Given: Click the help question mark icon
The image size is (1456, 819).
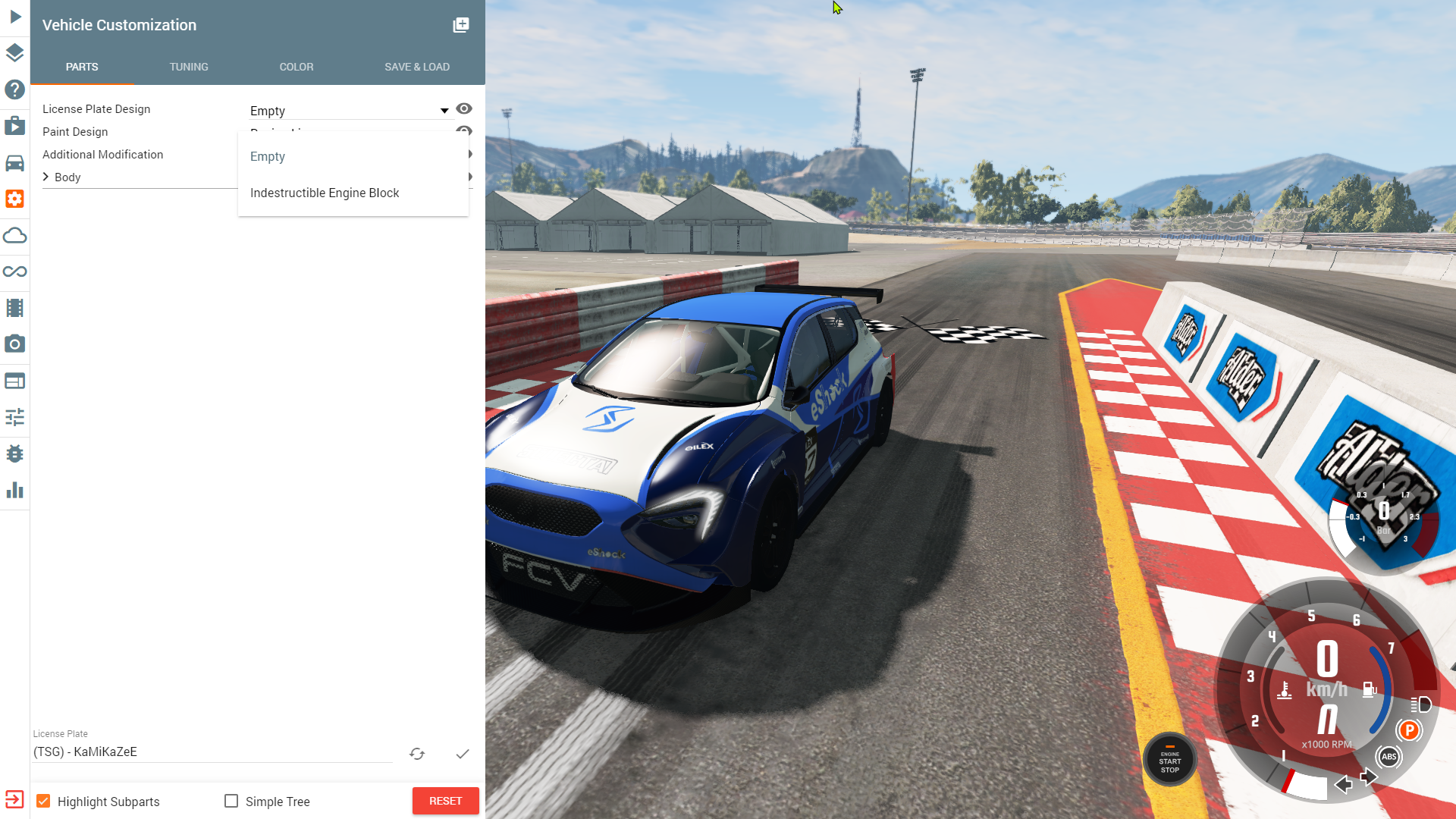Looking at the screenshot, I should tap(14, 89).
